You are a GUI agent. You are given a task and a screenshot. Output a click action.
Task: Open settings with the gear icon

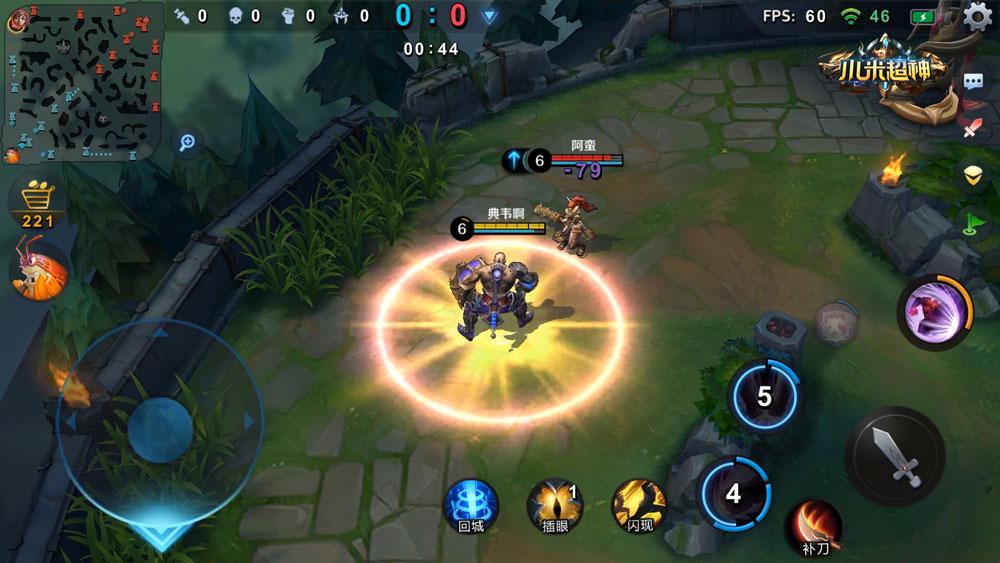click(x=978, y=17)
